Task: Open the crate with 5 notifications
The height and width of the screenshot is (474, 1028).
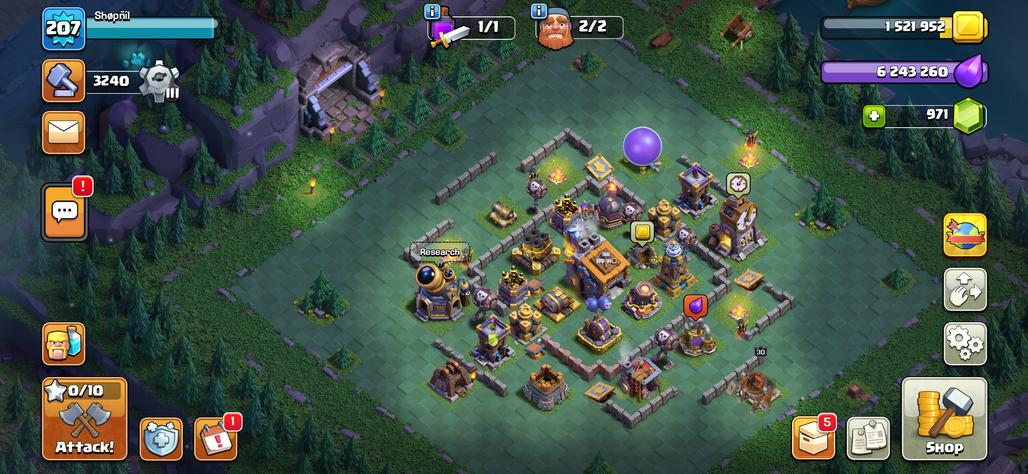Action: (813, 437)
